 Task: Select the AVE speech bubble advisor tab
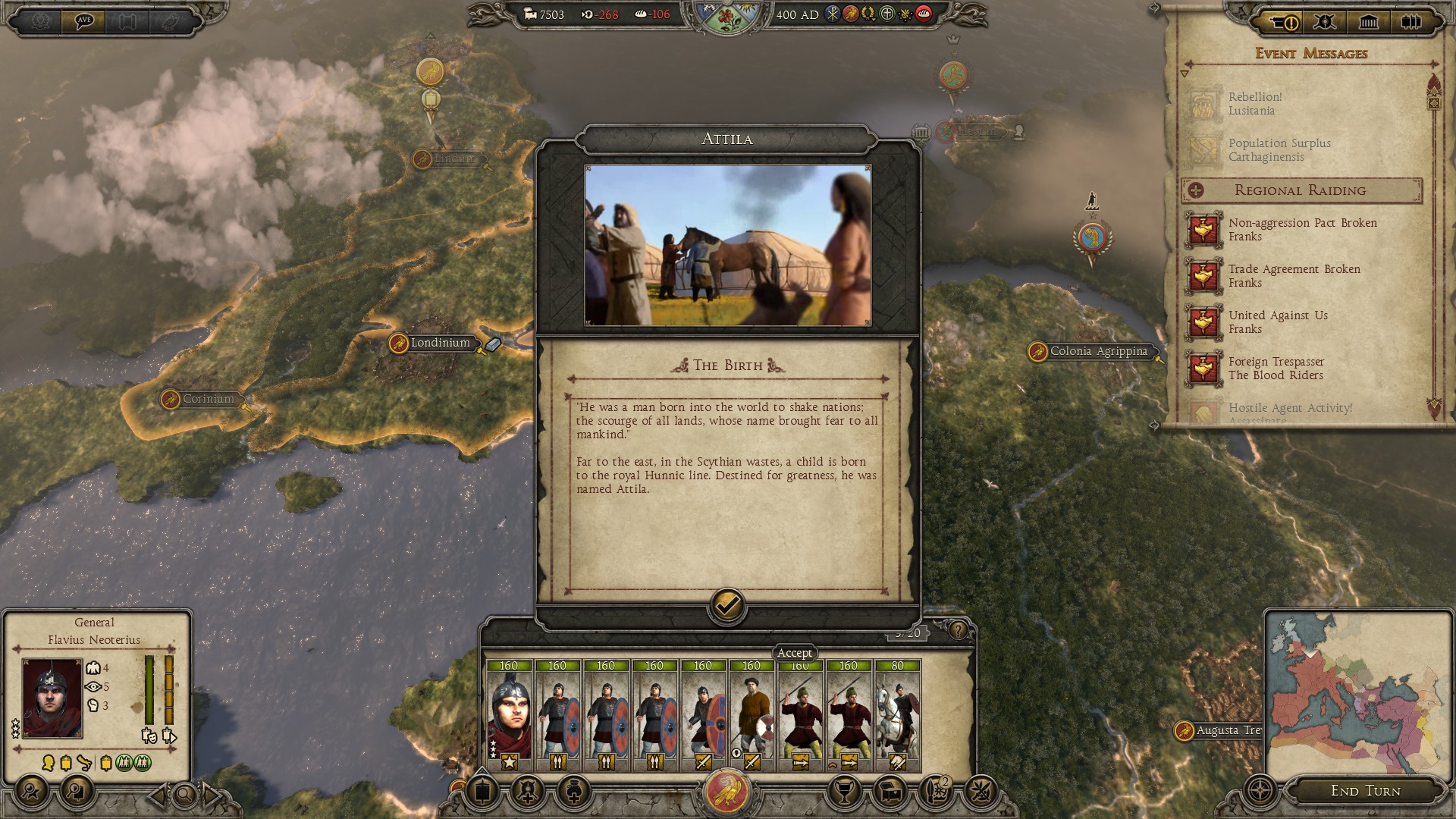click(x=84, y=21)
